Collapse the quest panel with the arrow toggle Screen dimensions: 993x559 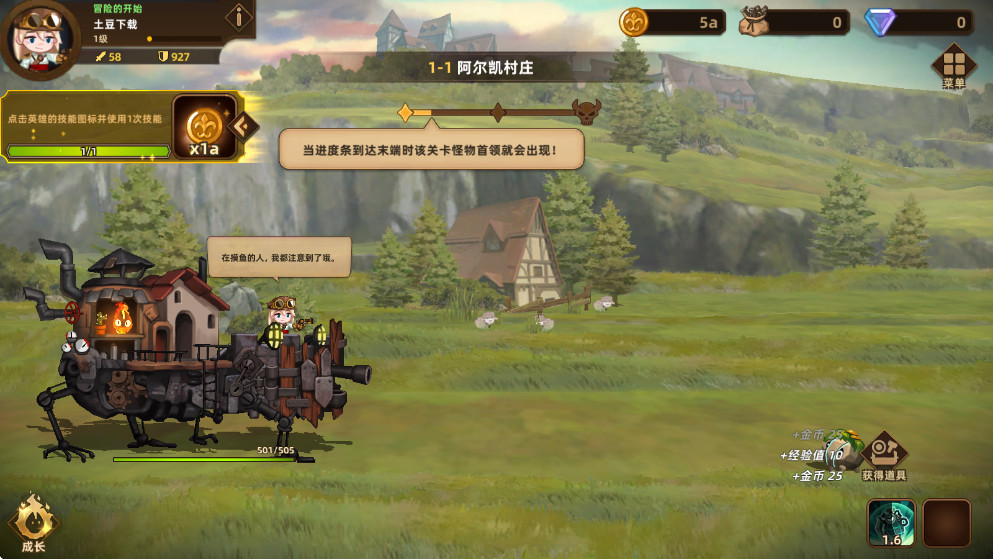tap(243, 126)
